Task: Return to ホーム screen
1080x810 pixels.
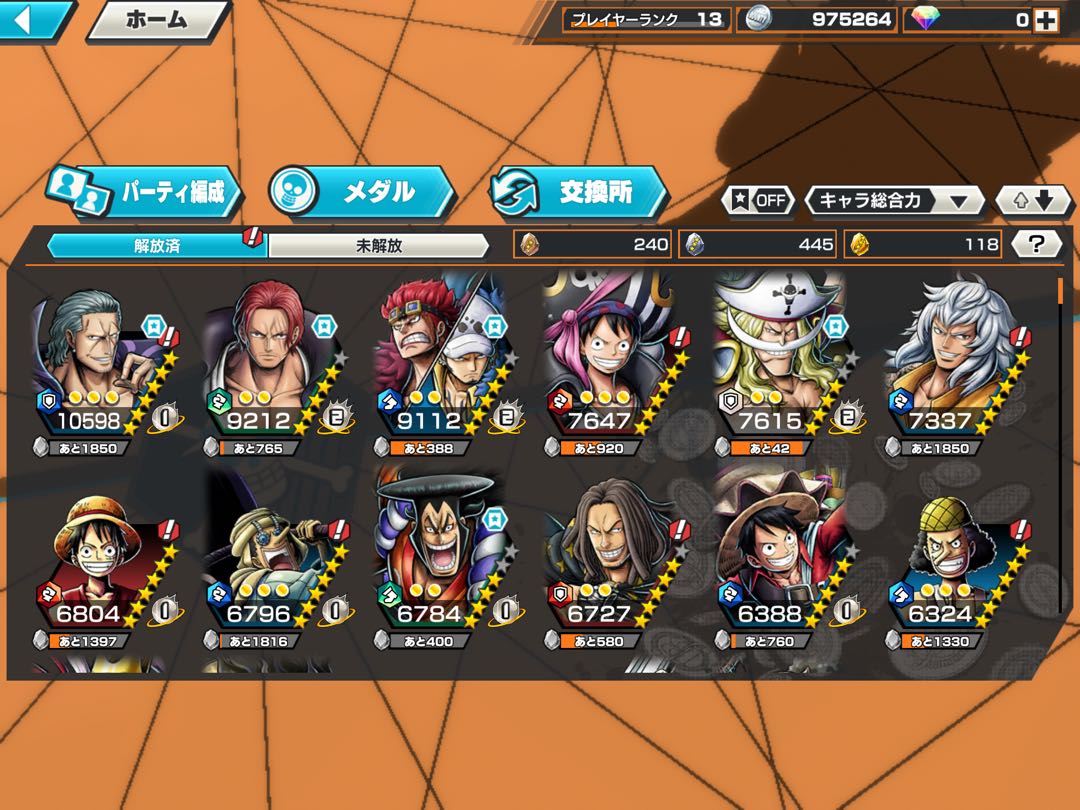Action: (157, 19)
